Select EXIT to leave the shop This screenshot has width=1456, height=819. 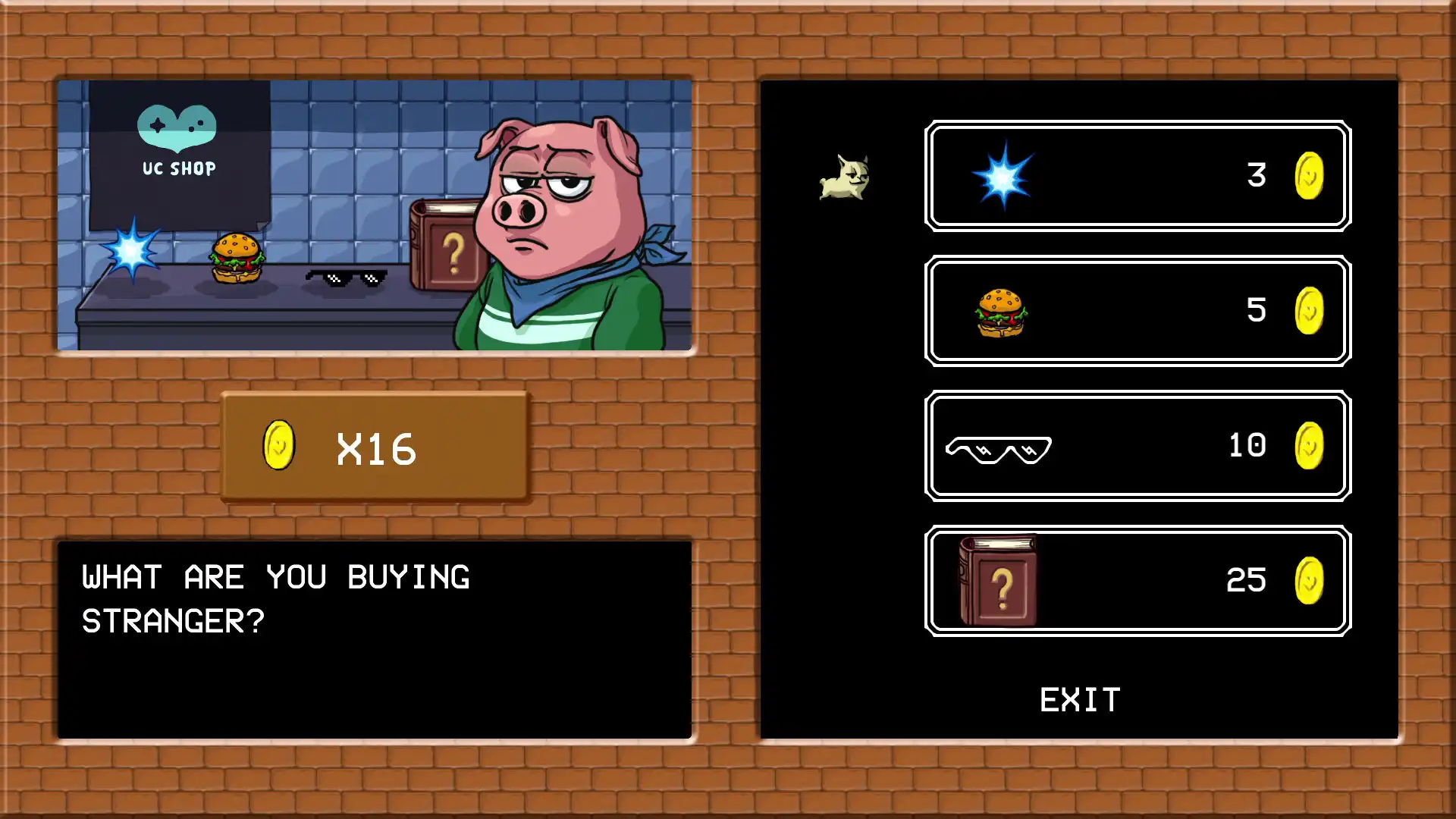point(1080,698)
